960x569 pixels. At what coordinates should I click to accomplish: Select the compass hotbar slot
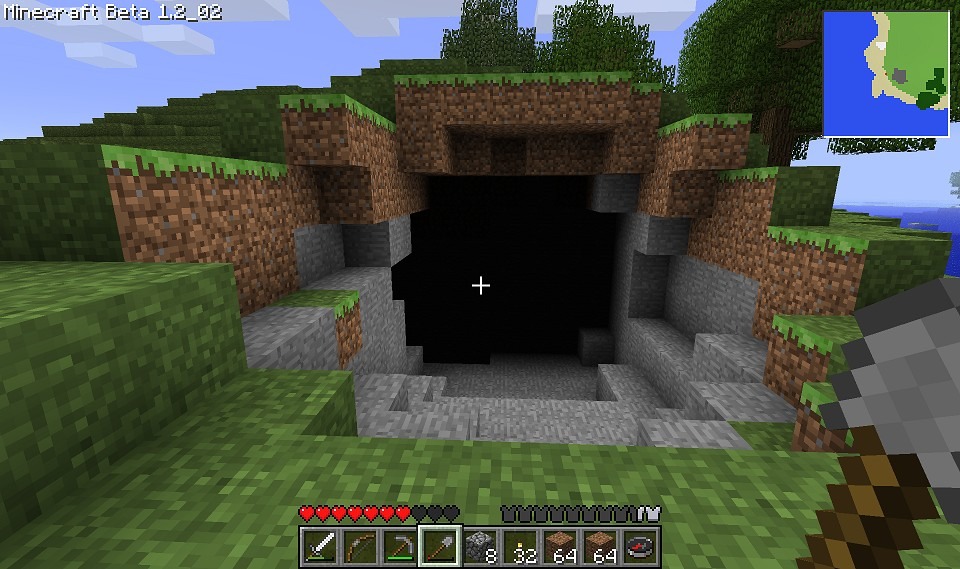click(x=640, y=546)
